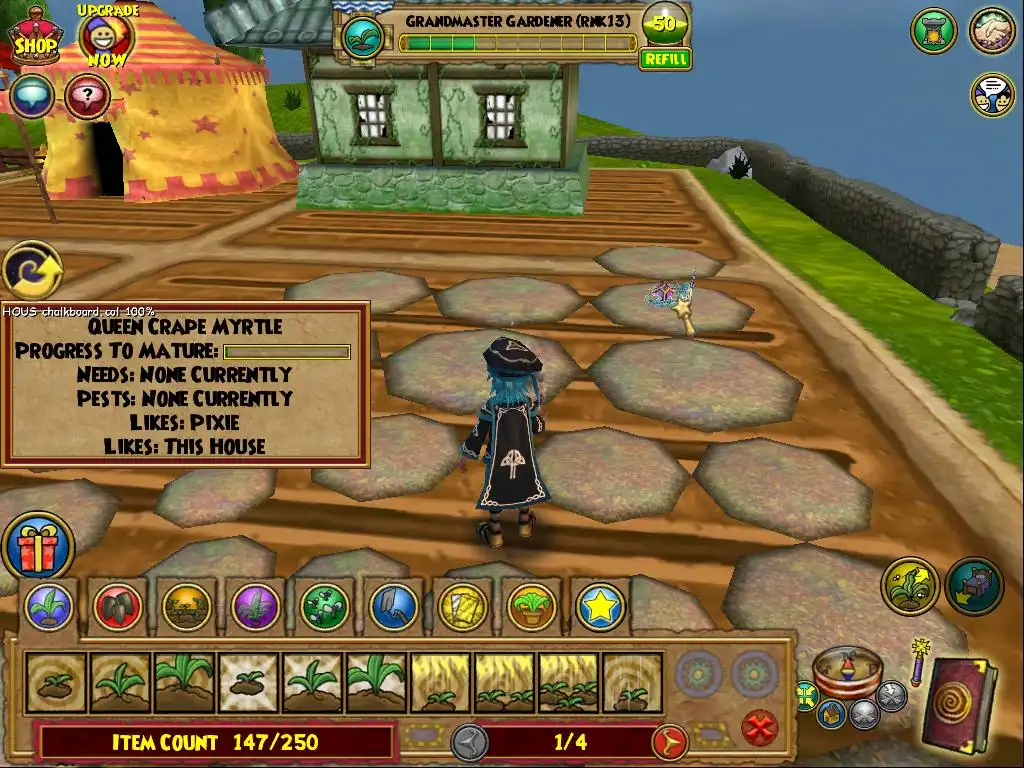
Task: Open the red question mark help
Action: 87,97
